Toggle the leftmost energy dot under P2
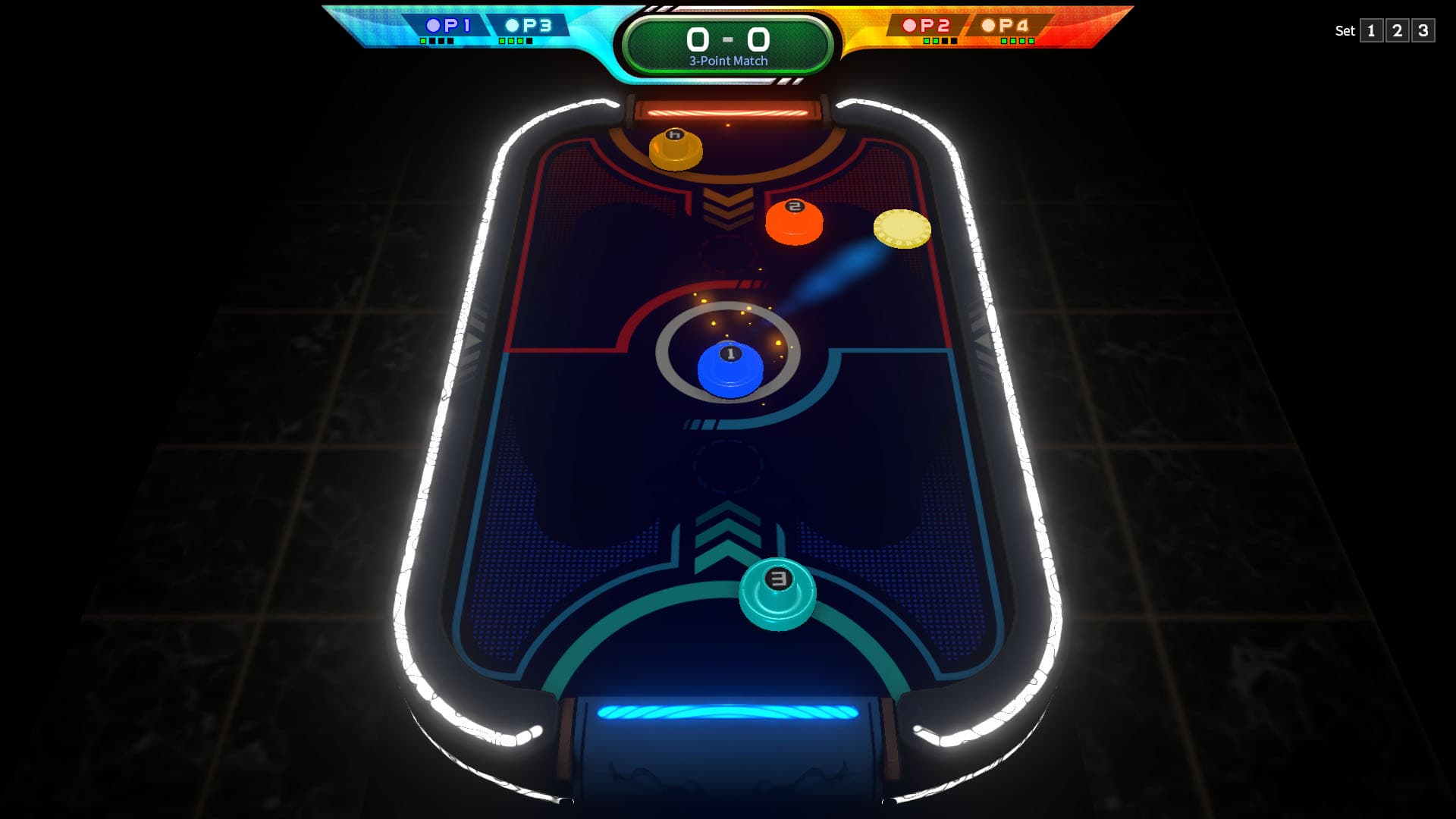Viewport: 1456px width, 819px height. [927, 41]
